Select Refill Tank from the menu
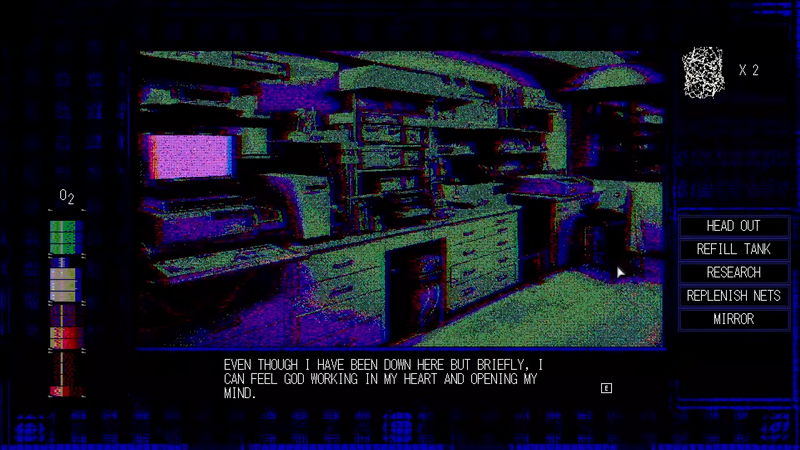Image resolution: width=800 pixels, height=450 pixels. click(733, 249)
